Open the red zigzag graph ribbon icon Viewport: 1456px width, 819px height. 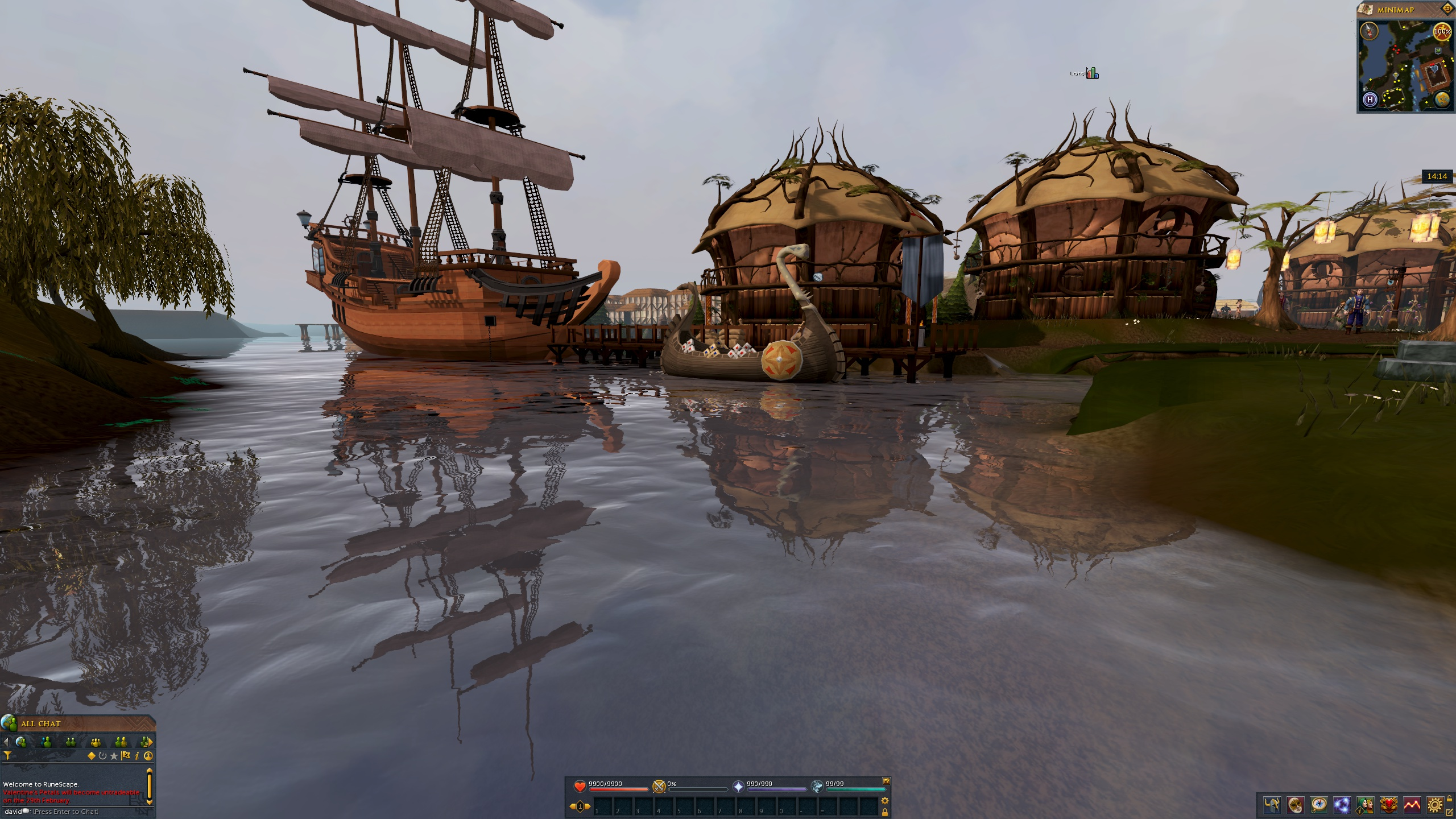coord(1412,805)
